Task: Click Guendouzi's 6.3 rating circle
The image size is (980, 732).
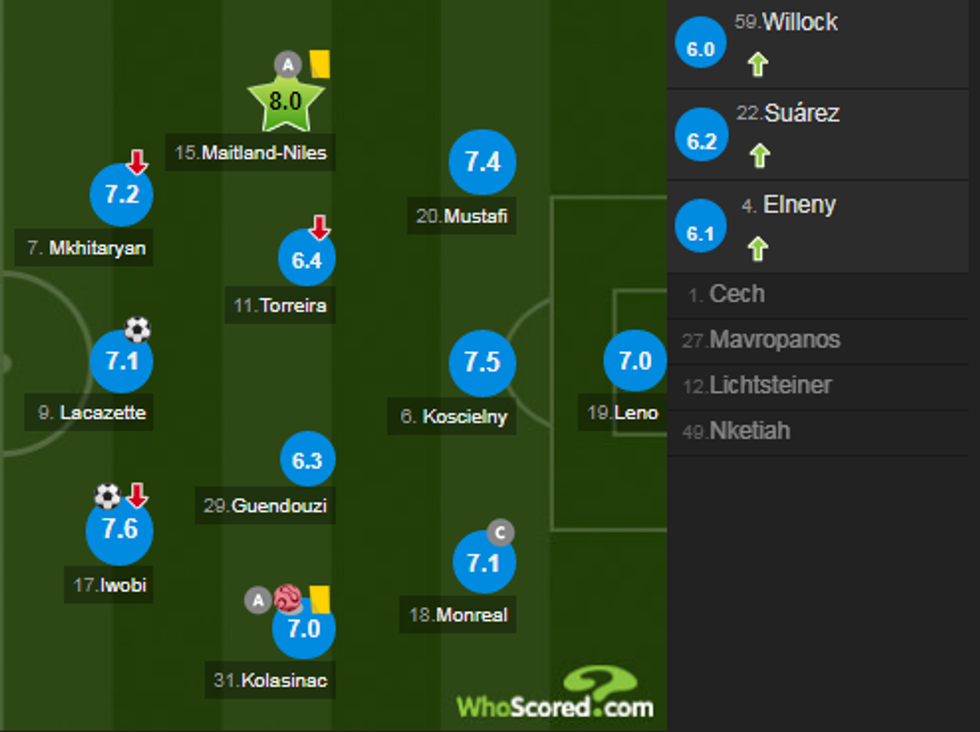Action: tap(307, 460)
